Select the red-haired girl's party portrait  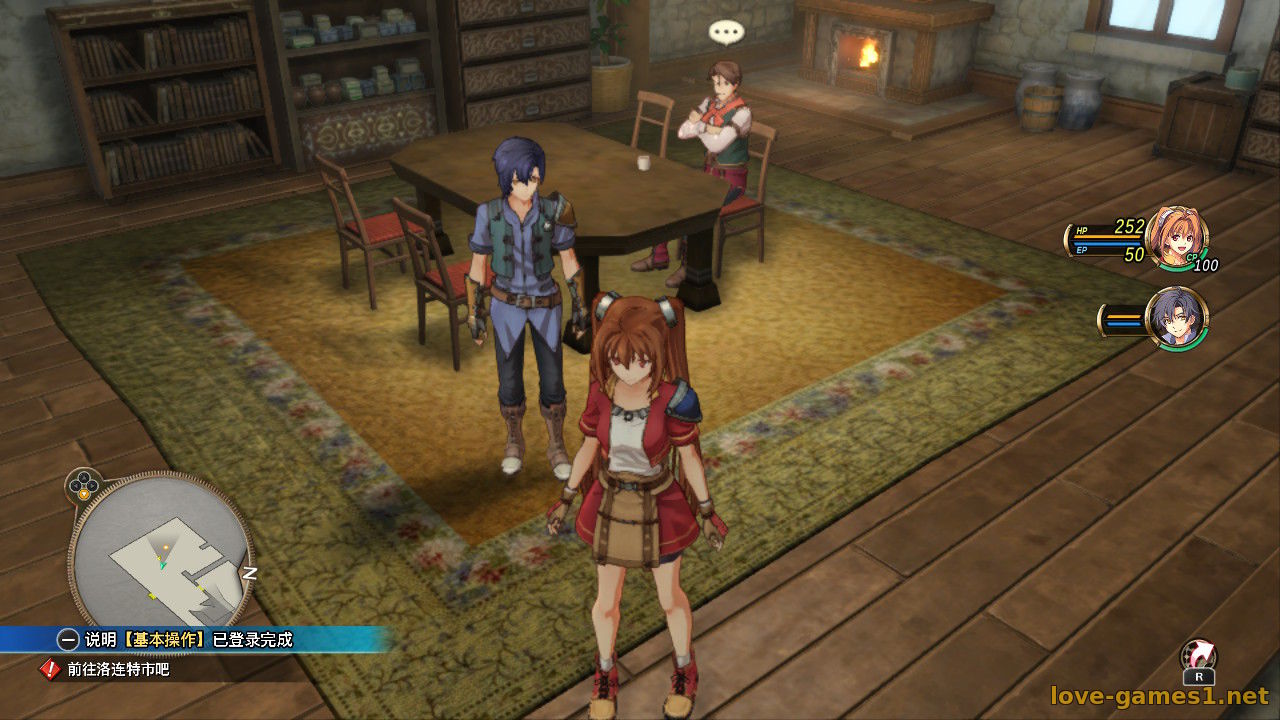pyautogui.click(x=1176, y=238)
